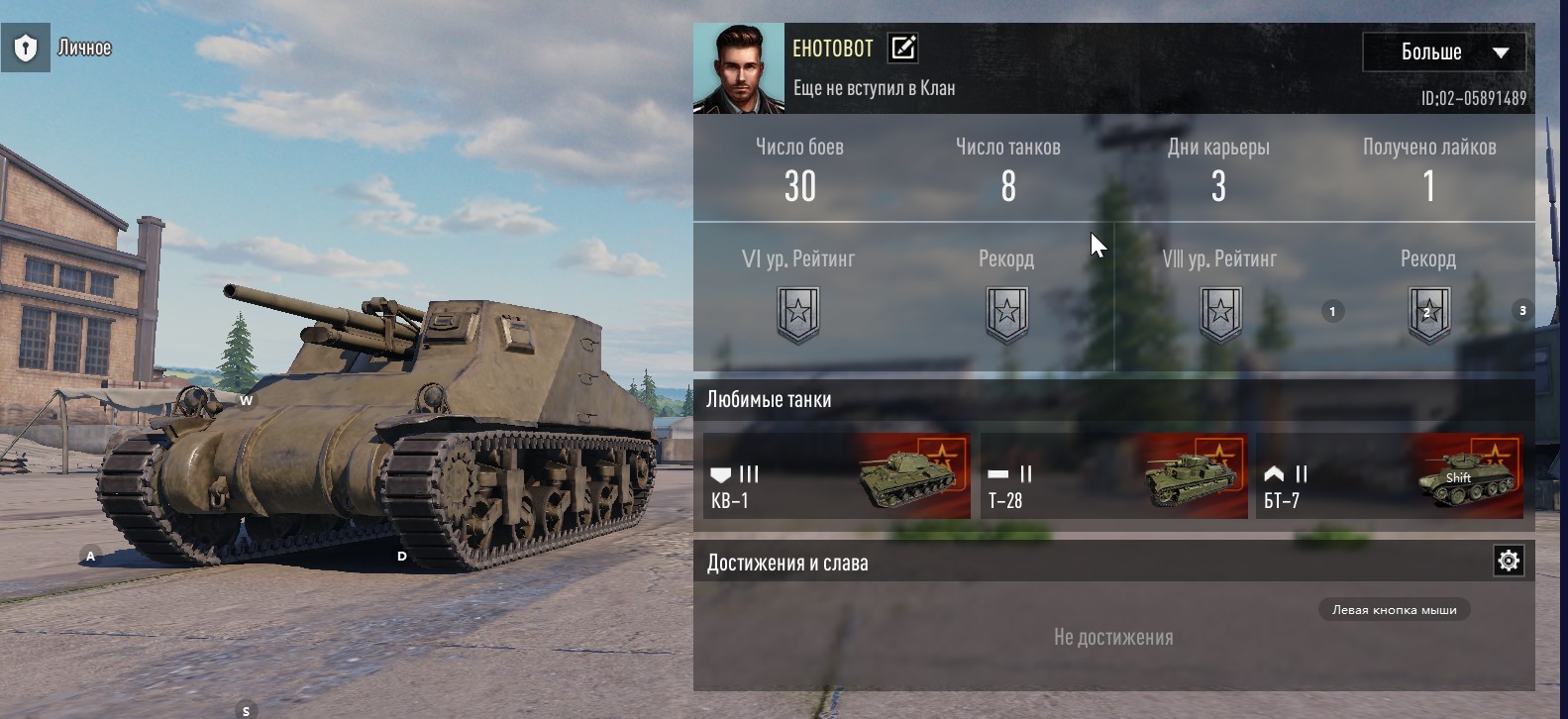
Task: Click the VI ур. Рейтинг badge
Action: point(798,314)
